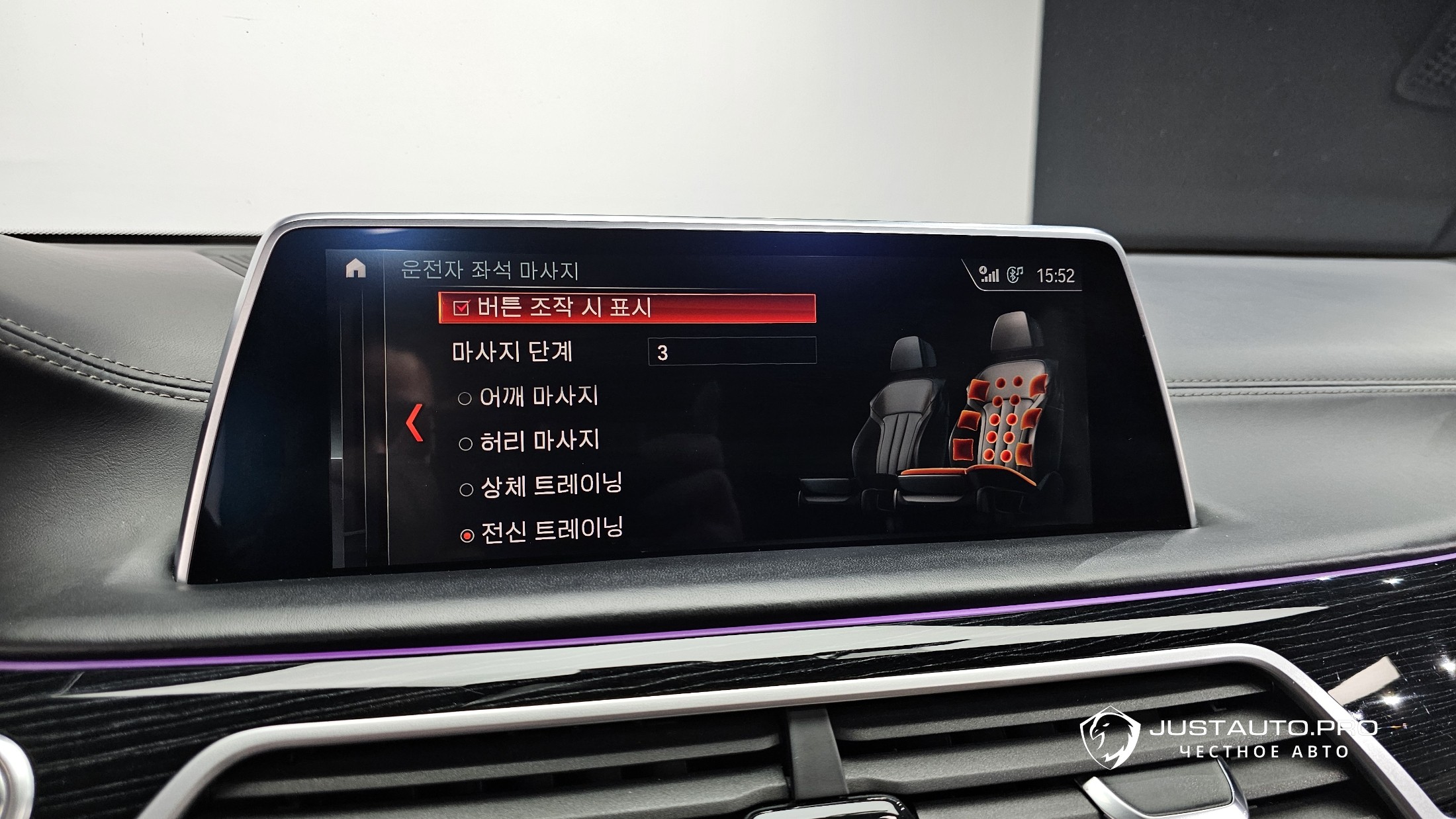Open the 마사지 단계 level field
The height and width of the screenshot is (819, 1456).
point(731,351)
